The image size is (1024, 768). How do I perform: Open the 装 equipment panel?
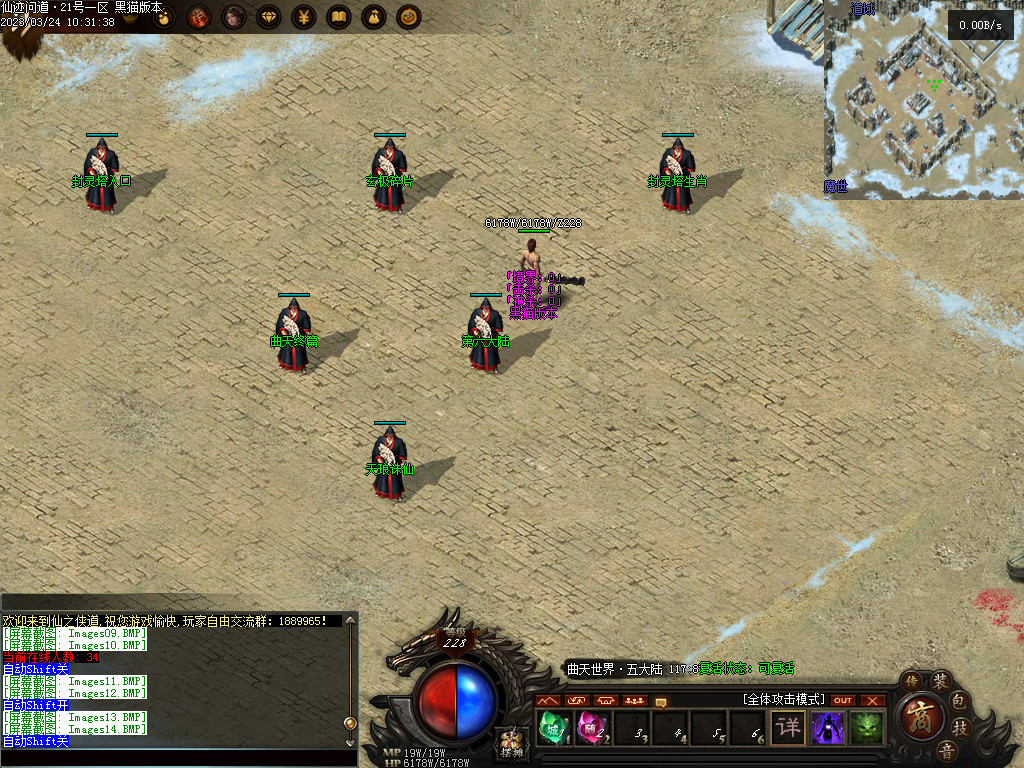click(x=941, y=681)
